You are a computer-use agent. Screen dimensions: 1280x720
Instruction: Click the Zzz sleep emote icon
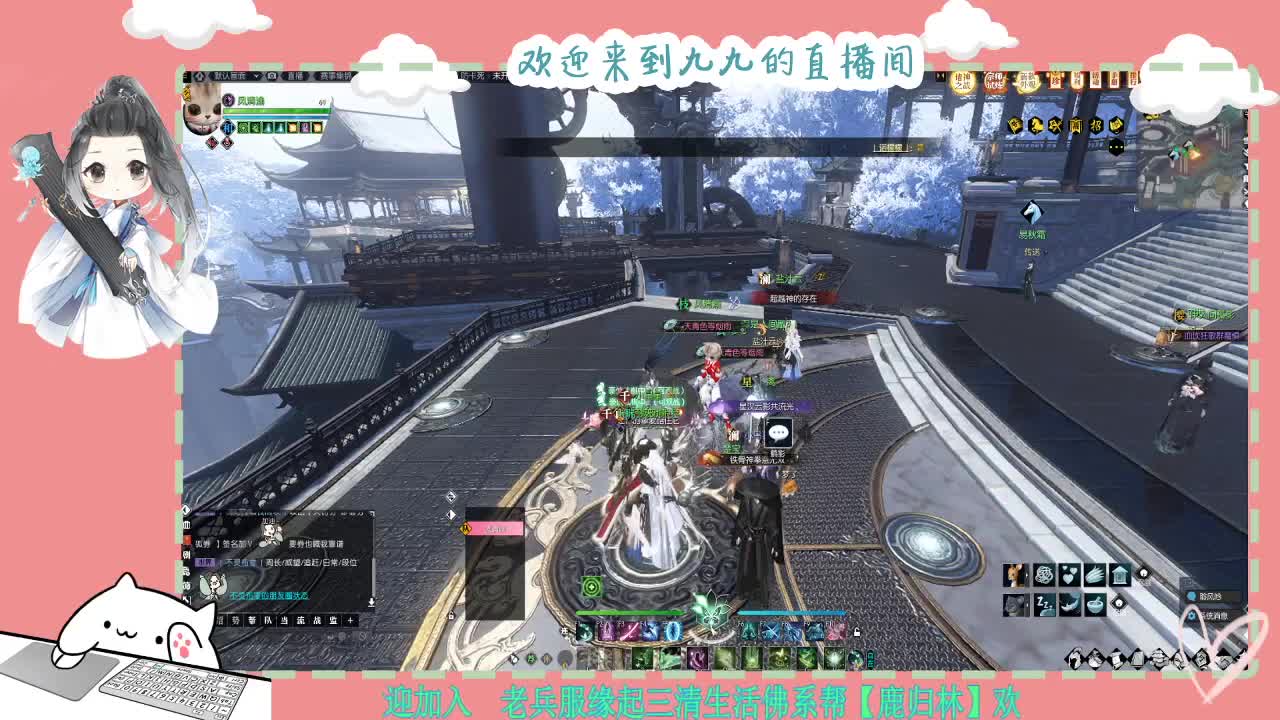pos(1044,603)
